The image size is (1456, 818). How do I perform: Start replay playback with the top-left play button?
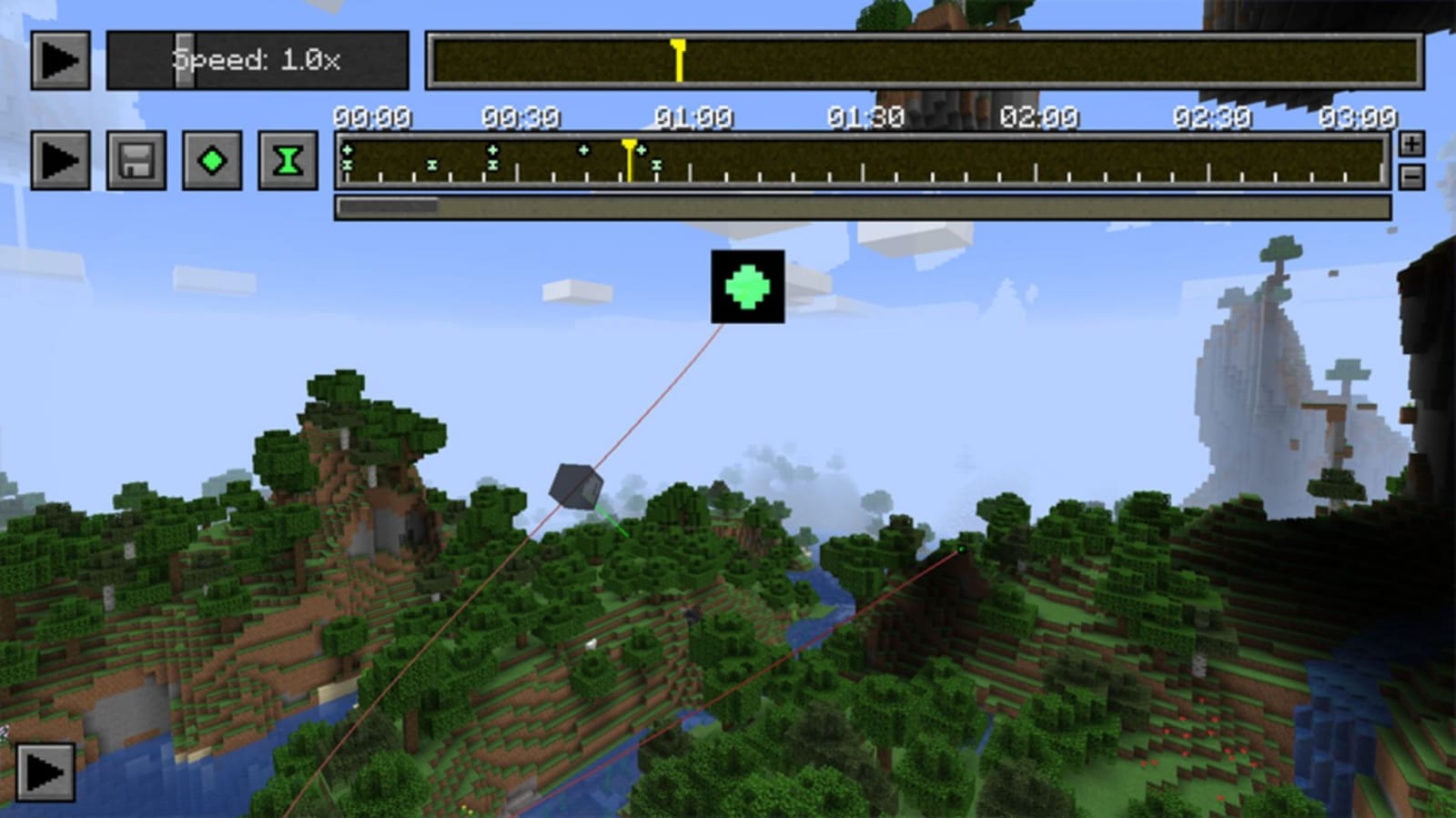tap(60, 61)
